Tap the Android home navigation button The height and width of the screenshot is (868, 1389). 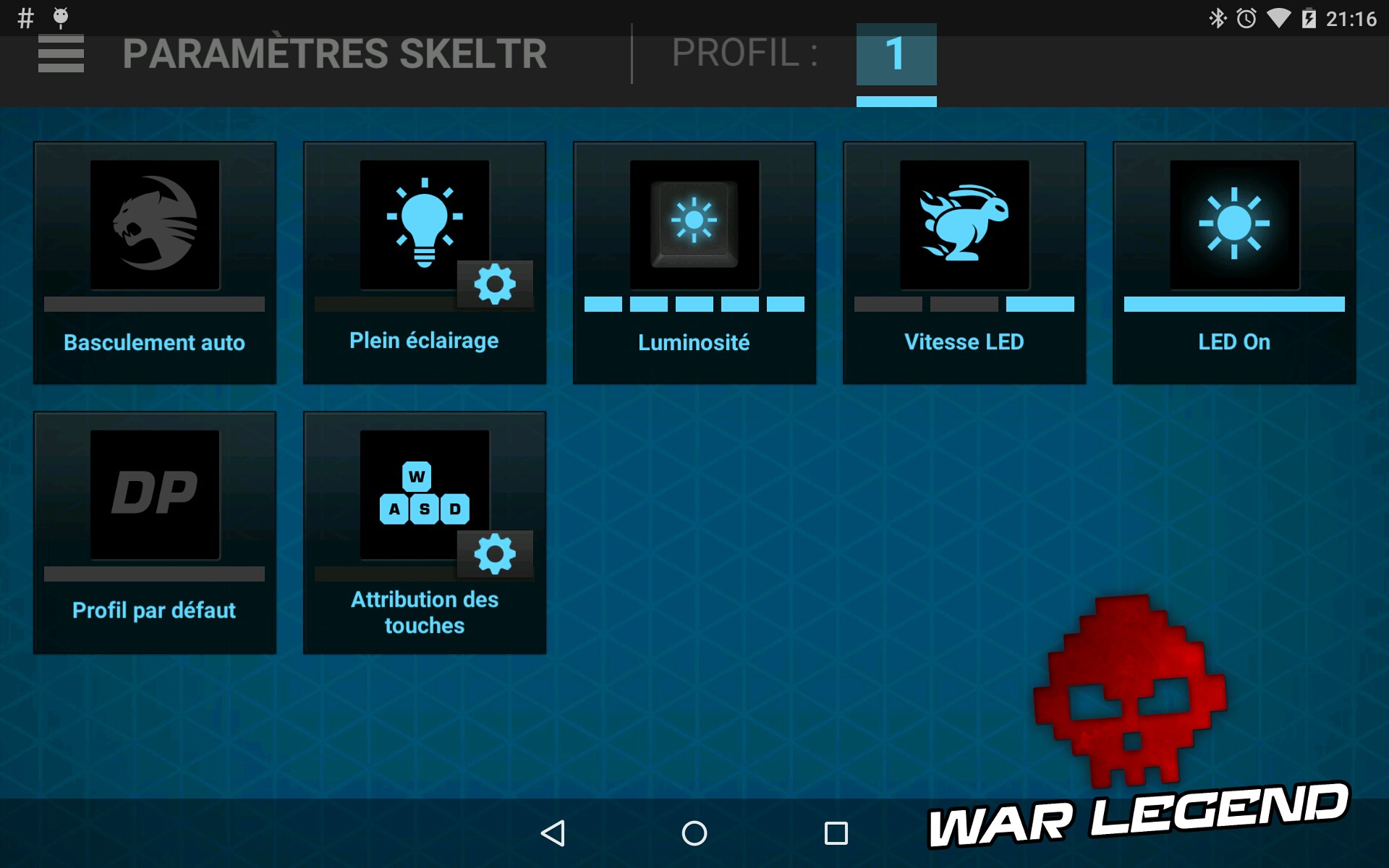[694, 833]
